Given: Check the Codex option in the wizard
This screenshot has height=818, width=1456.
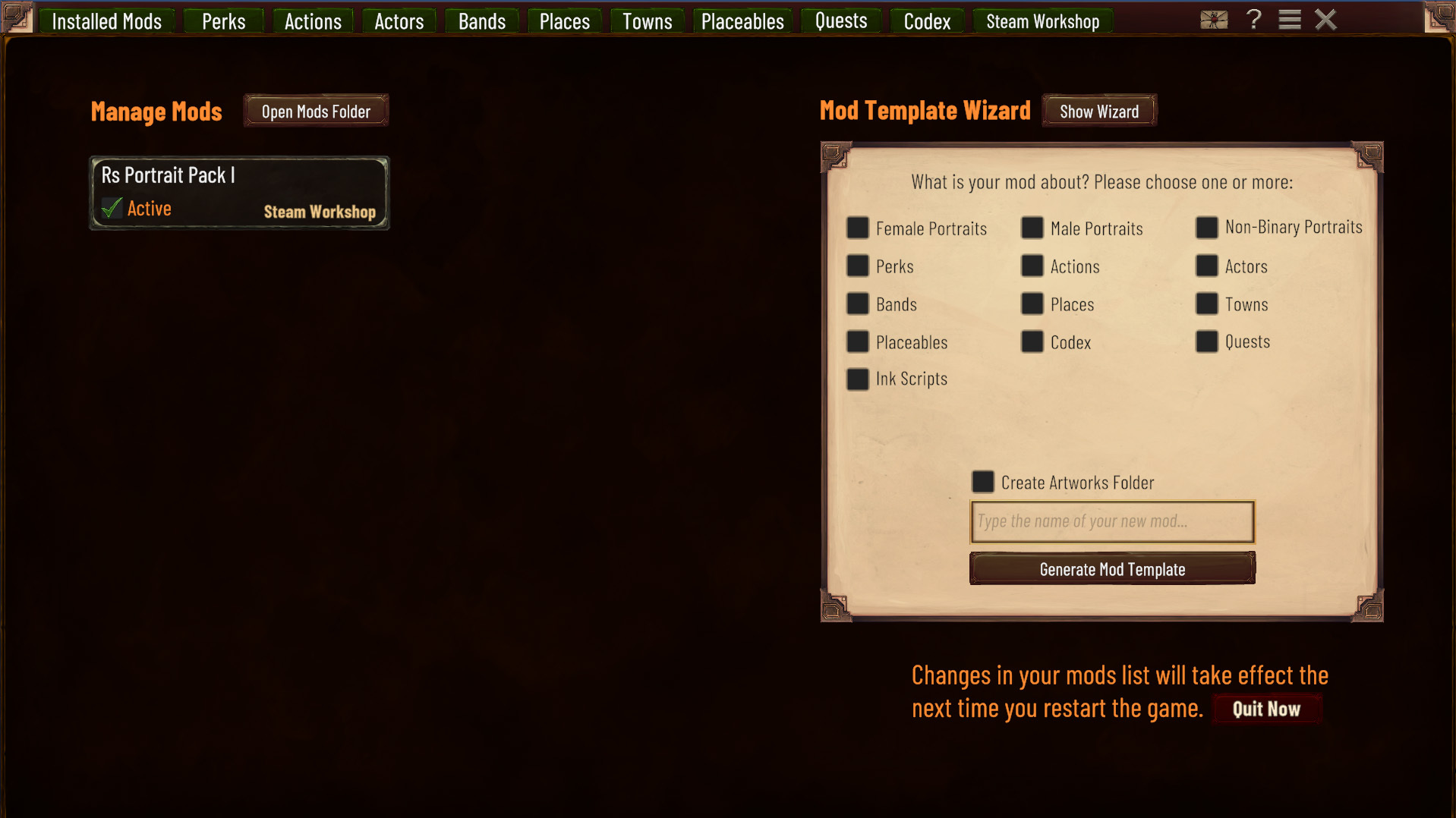Looking at the screenshot, I should (1032, 341).
